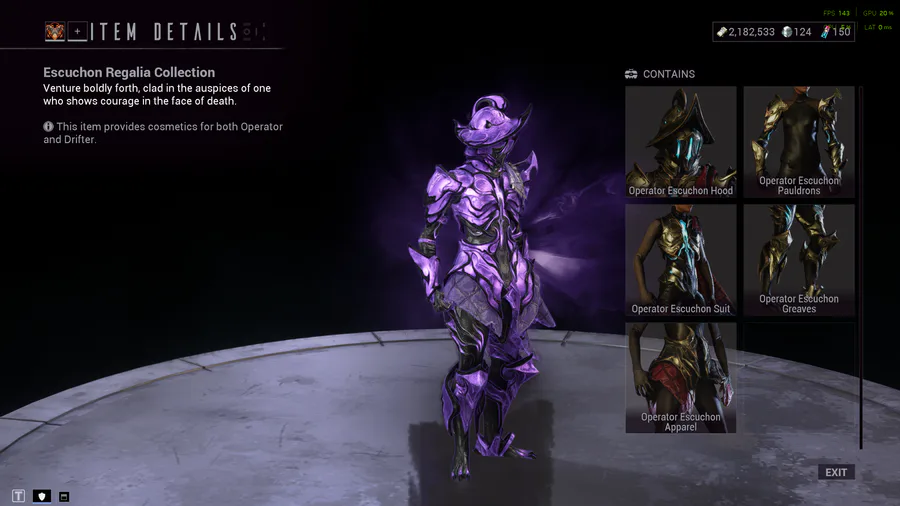Toggle the T icon in the bottom bar
Image resolution: width=900 pixels, height=506 pixels.
pos(18,496)
